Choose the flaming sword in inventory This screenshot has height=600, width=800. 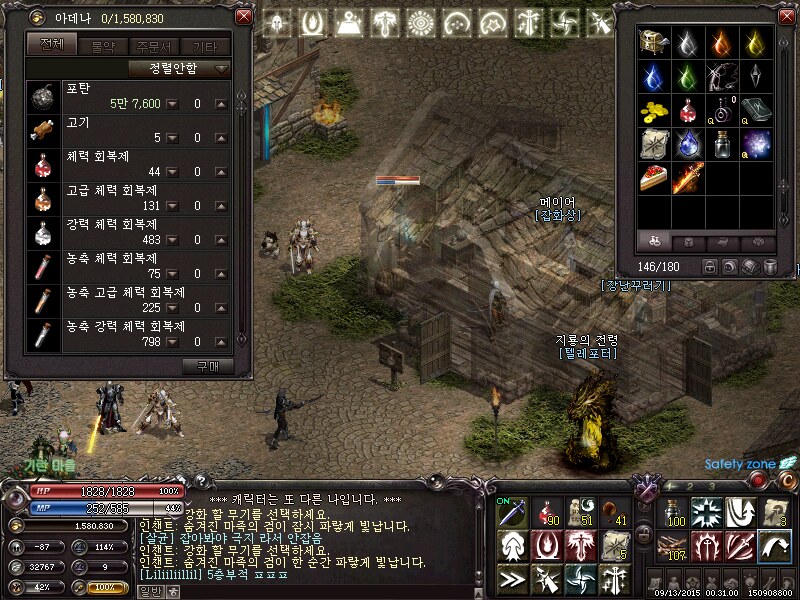[x=688, y=178]
